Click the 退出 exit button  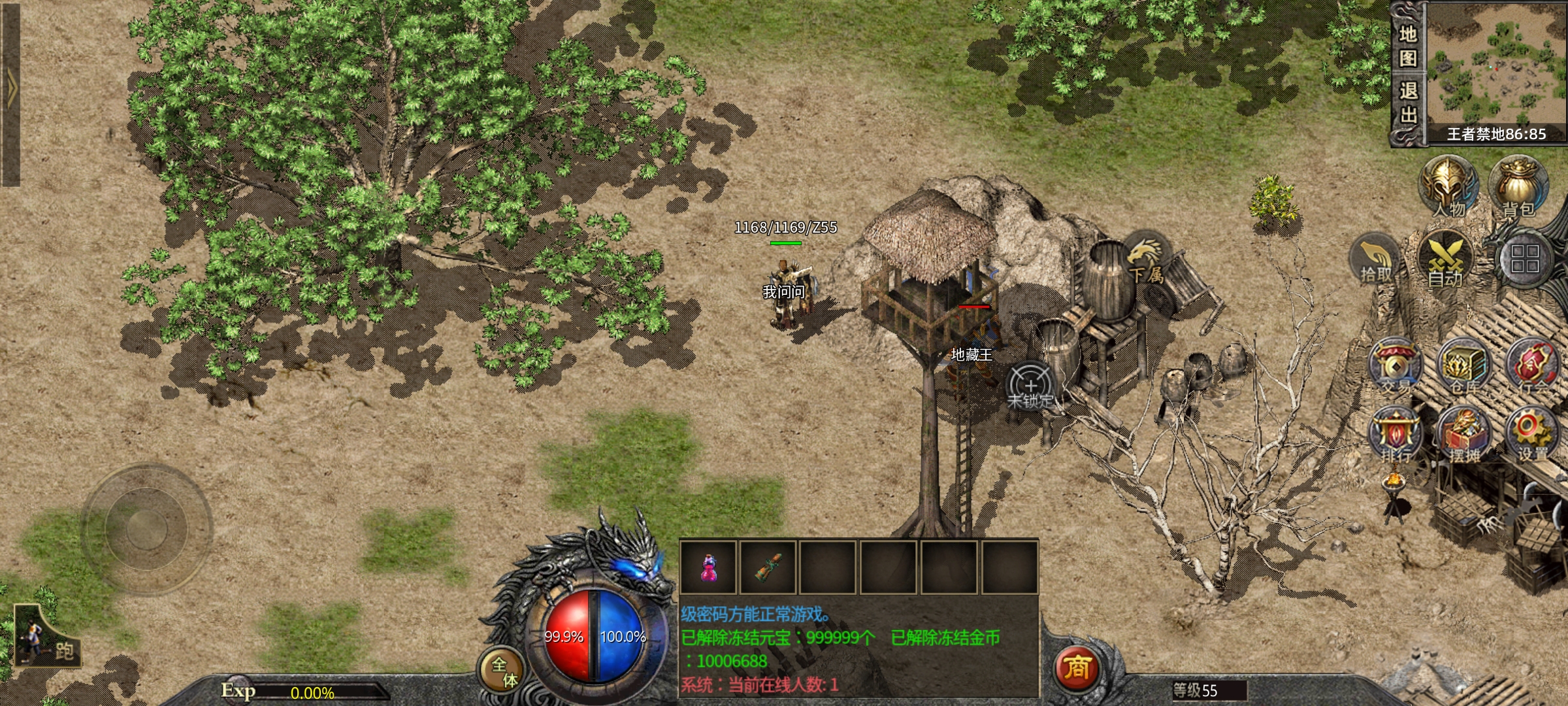[x=1407, y=103]
